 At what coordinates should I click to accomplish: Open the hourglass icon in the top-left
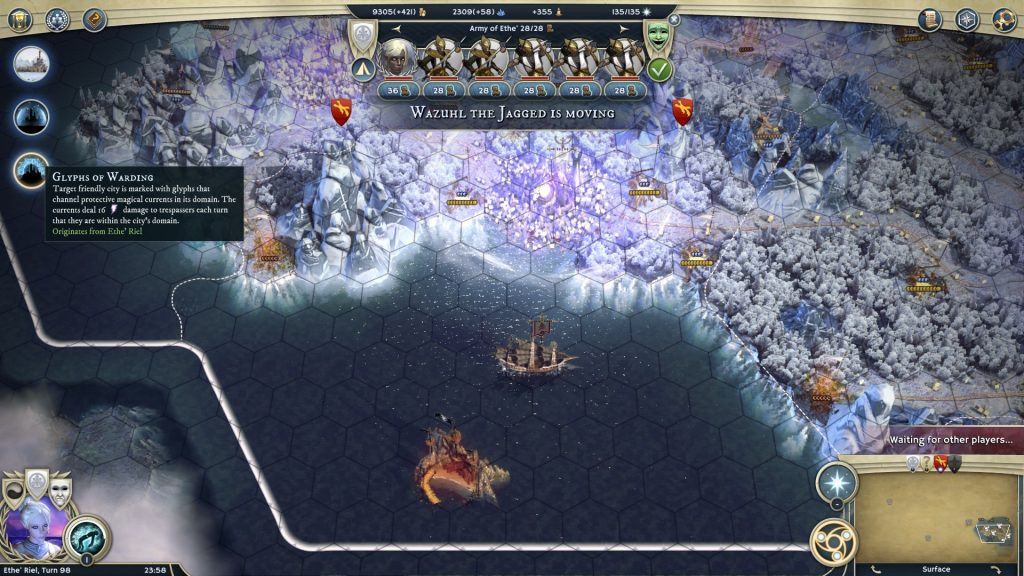point(21,19)
